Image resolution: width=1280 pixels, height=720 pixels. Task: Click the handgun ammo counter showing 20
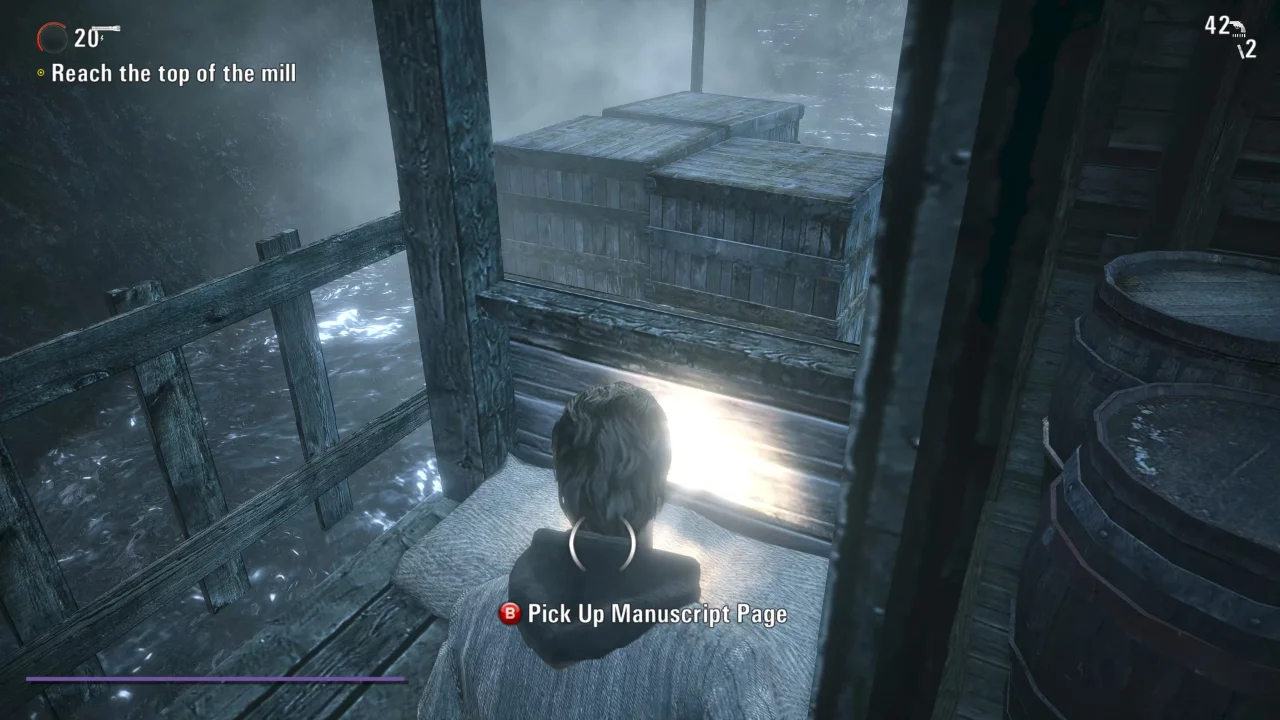coord(86,37)
